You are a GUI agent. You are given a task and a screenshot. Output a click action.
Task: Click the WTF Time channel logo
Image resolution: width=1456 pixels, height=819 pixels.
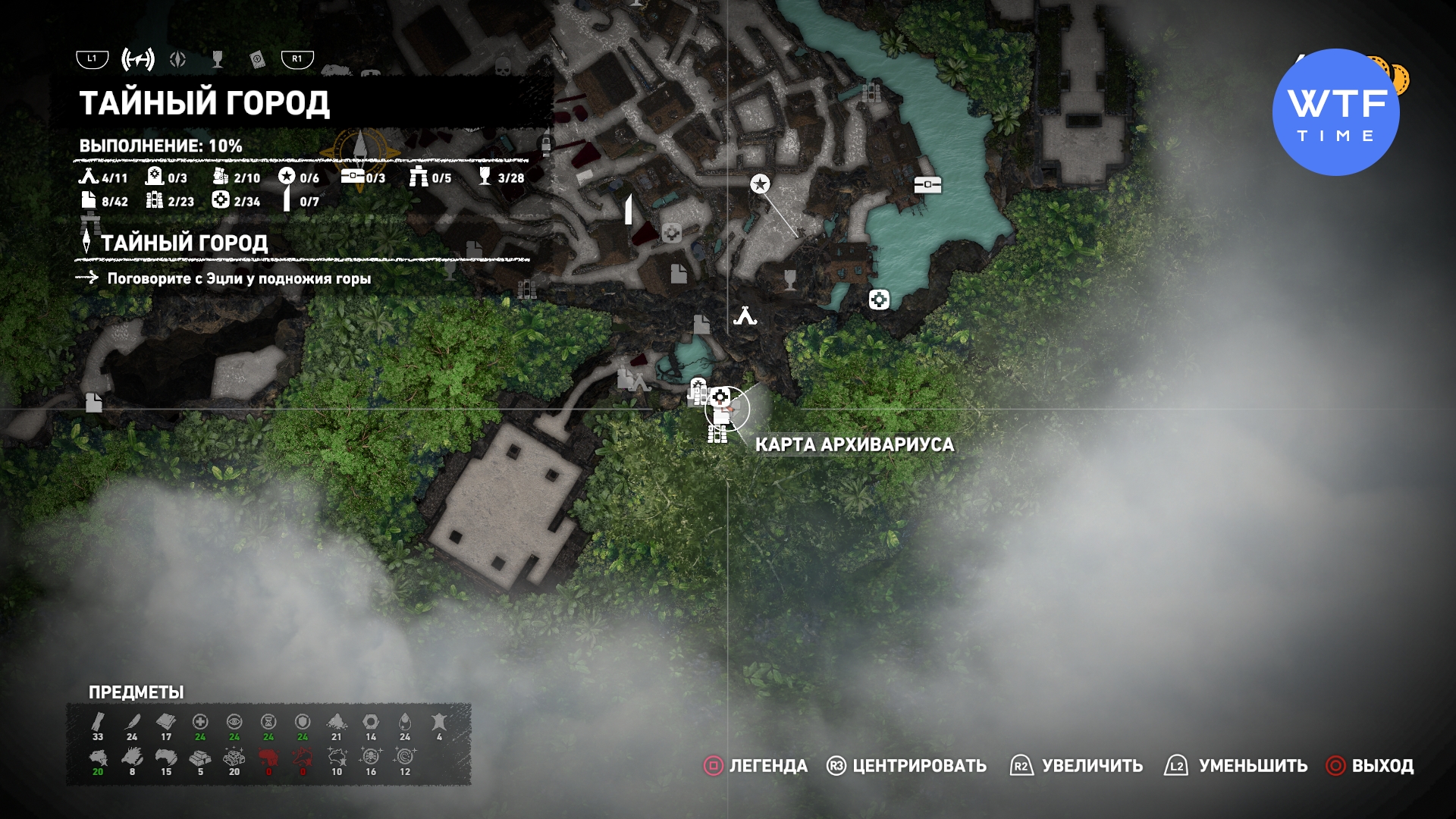[1336, 112]
